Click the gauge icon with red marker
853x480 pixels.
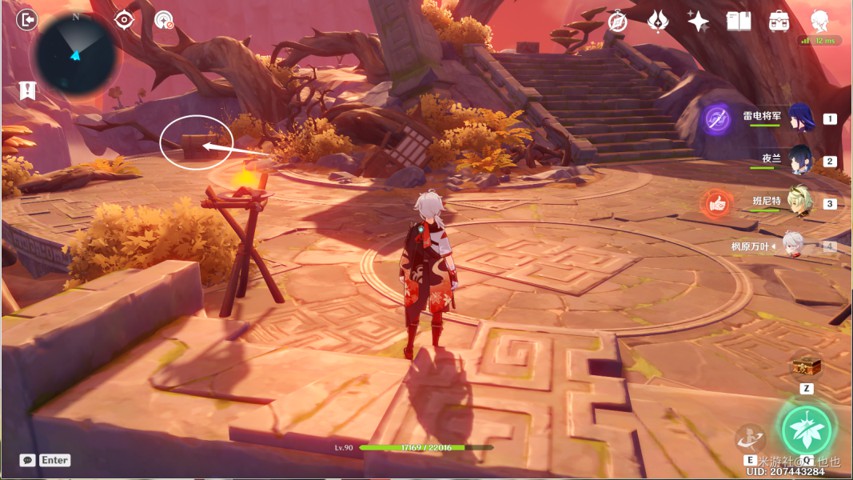165,20
